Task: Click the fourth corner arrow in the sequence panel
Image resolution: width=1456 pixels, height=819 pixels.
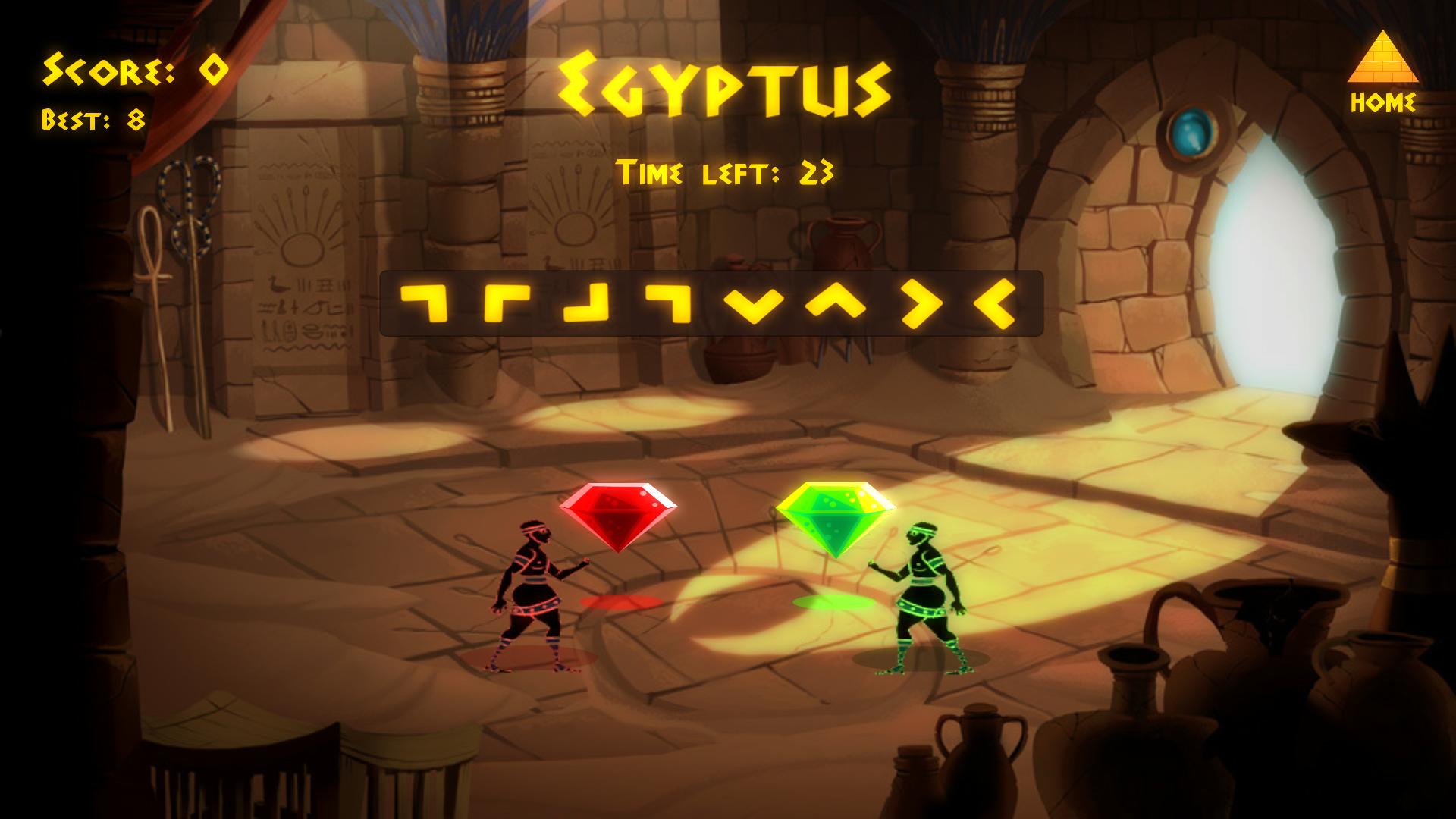Action: click(667, 303)
